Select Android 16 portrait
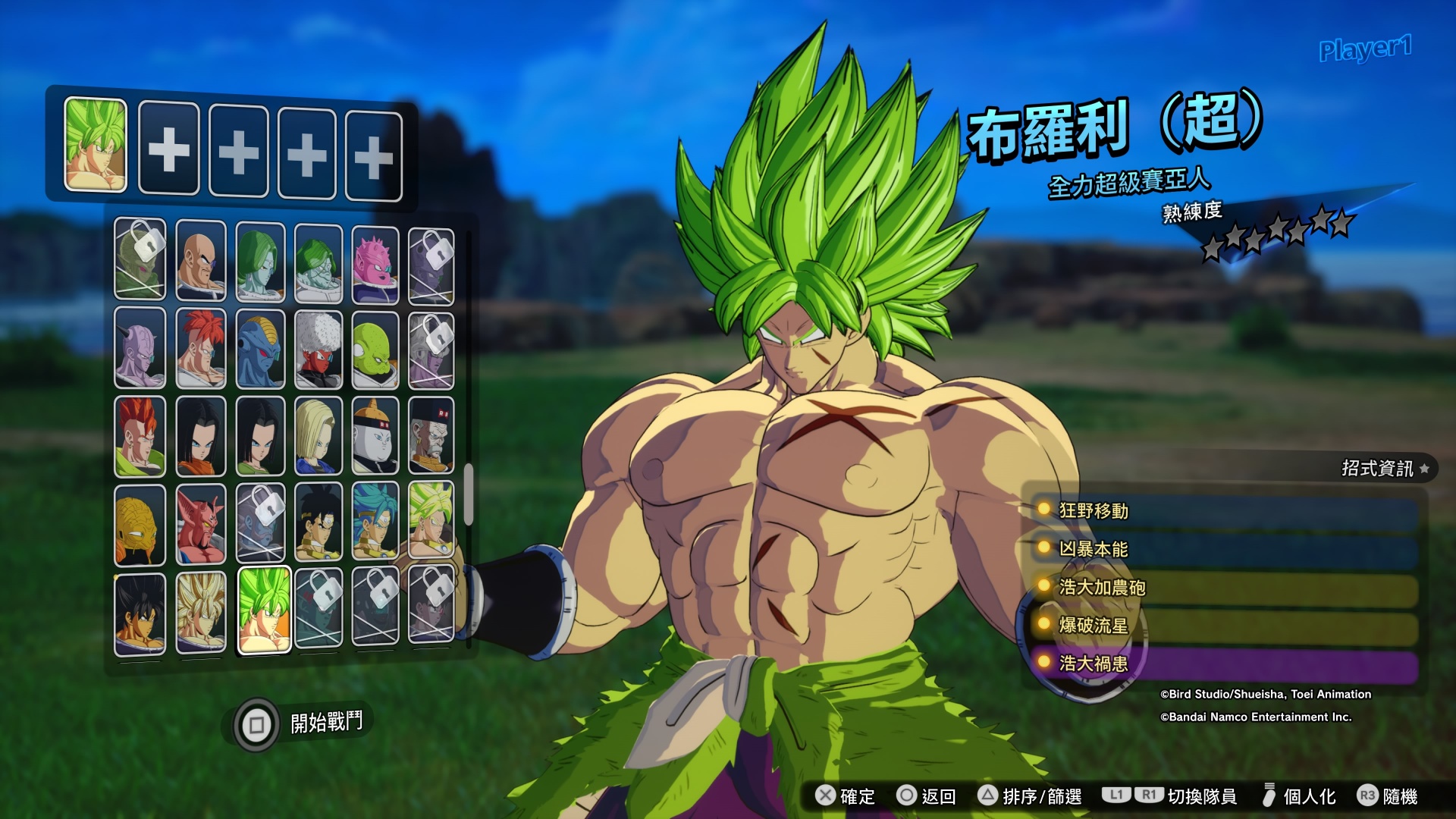 tap(140, 438)
